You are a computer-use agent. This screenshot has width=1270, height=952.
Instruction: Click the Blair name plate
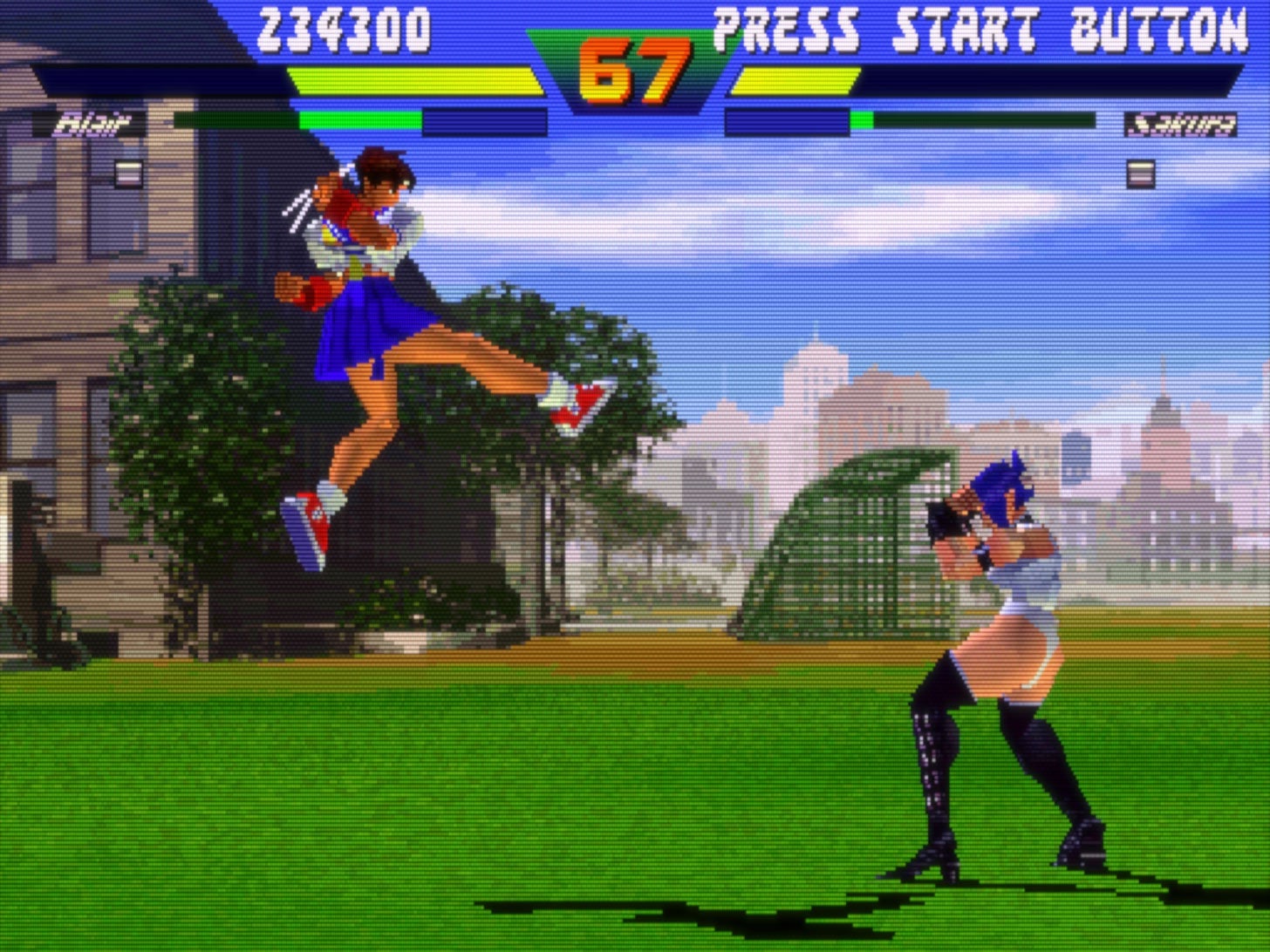click(90, 122)
